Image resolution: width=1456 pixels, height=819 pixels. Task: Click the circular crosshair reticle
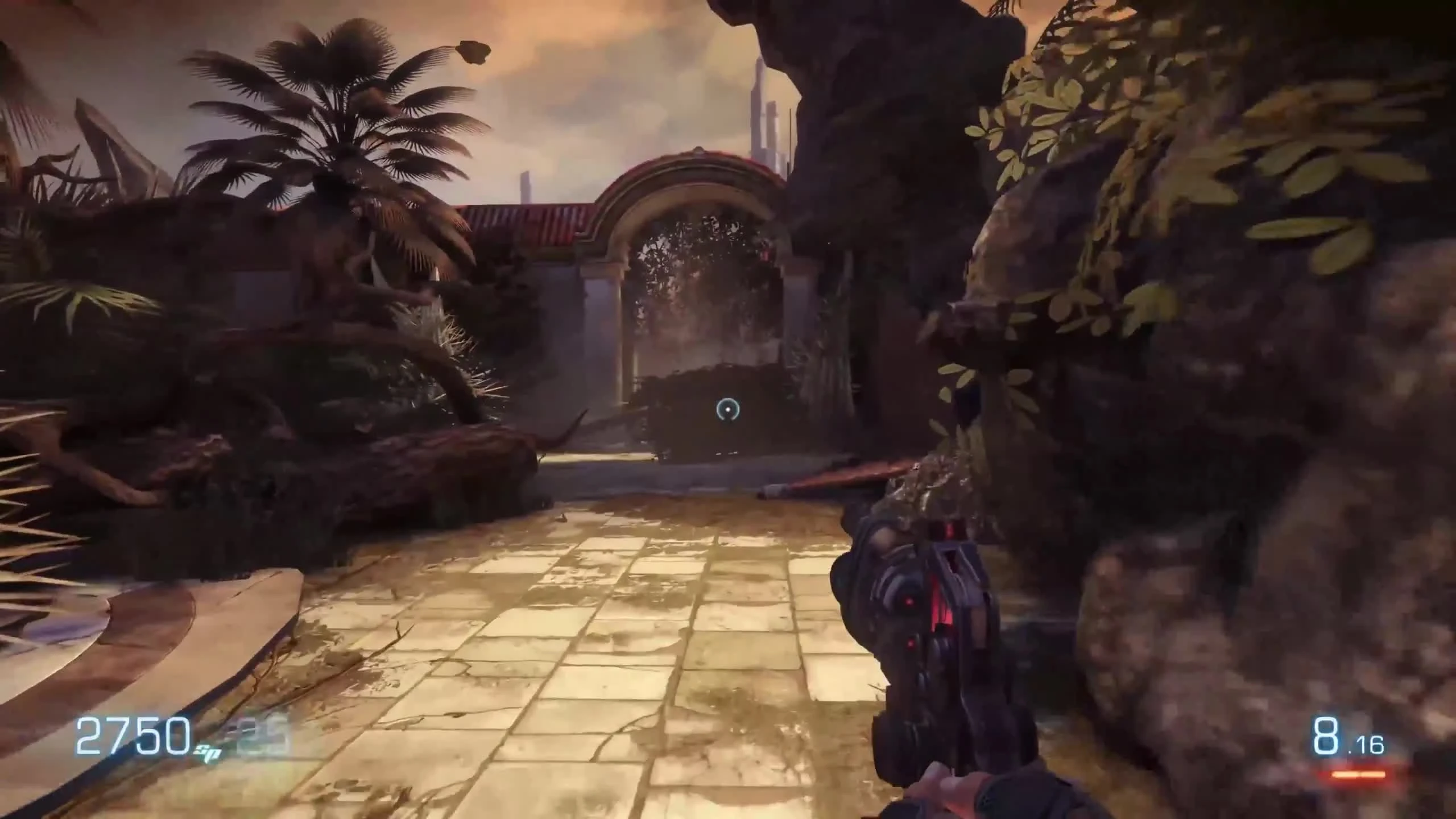[x=729, y=411]
